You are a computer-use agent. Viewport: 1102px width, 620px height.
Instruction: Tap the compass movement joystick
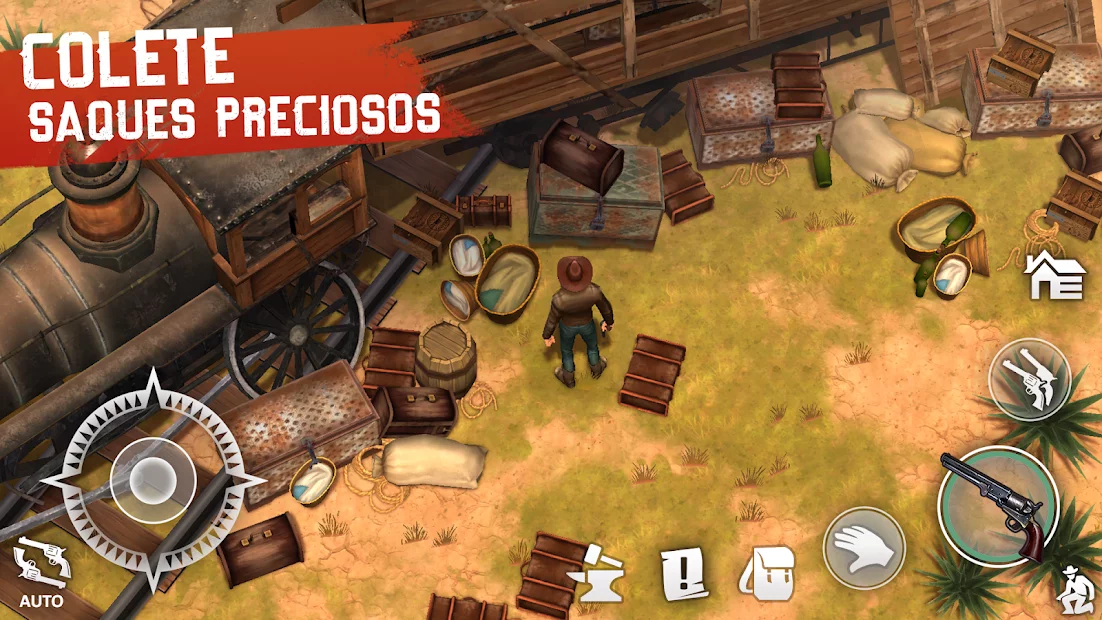click(153, 476)
